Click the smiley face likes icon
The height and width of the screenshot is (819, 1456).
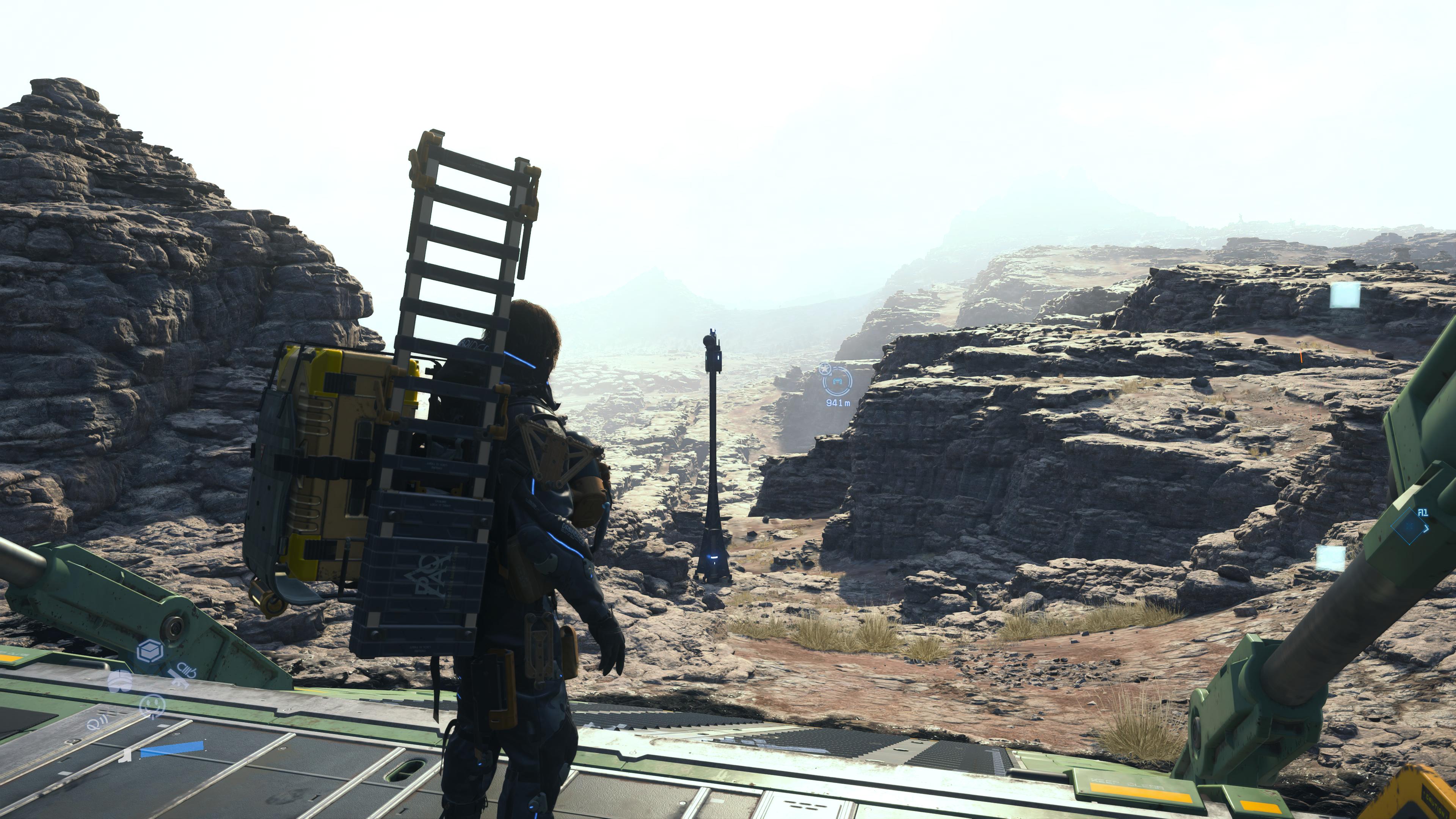point(152,705)
